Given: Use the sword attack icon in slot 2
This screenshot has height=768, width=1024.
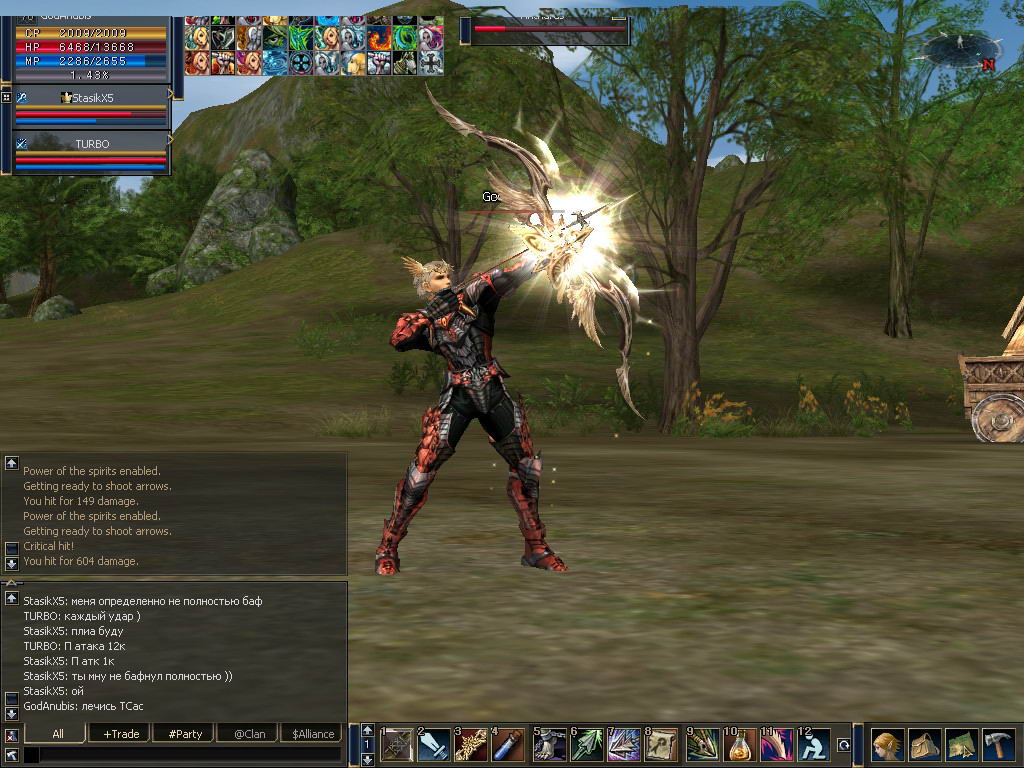Looking at the screenshot, I should pyautogui.click(x=433, y=745).
